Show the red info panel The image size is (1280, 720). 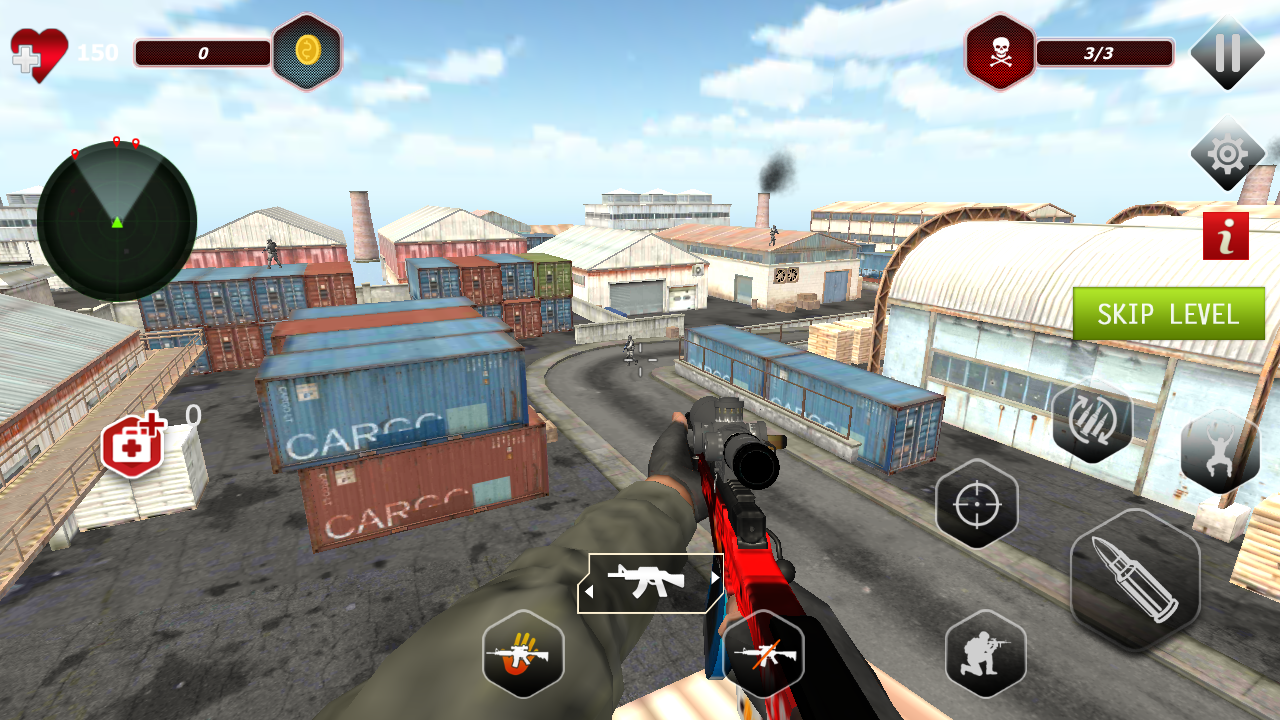point(1225,236)
